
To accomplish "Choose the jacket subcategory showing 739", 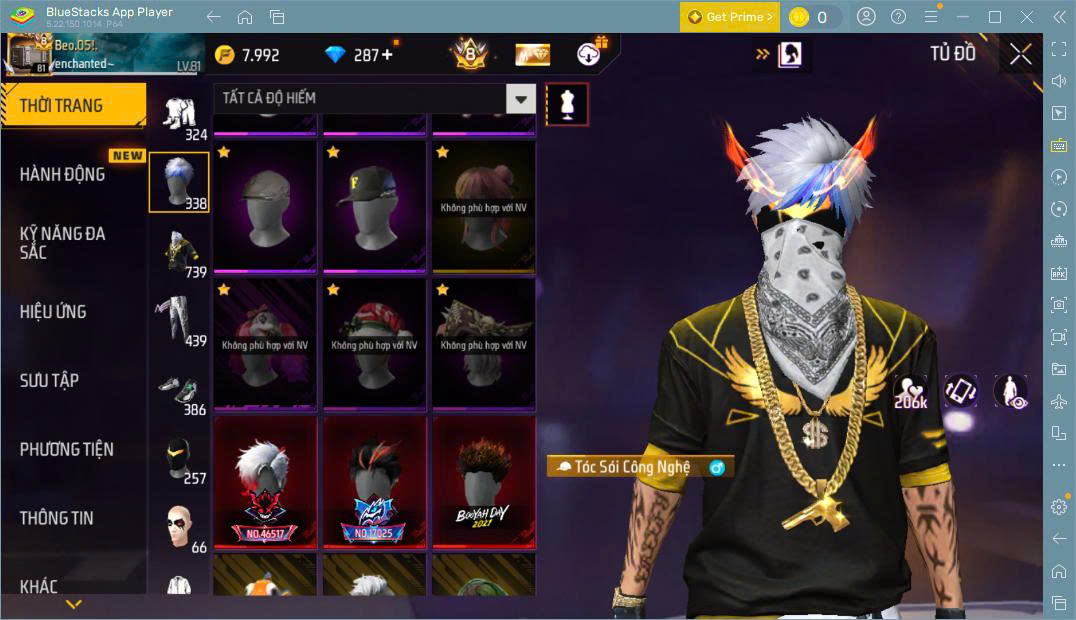I will coord(180,251).
